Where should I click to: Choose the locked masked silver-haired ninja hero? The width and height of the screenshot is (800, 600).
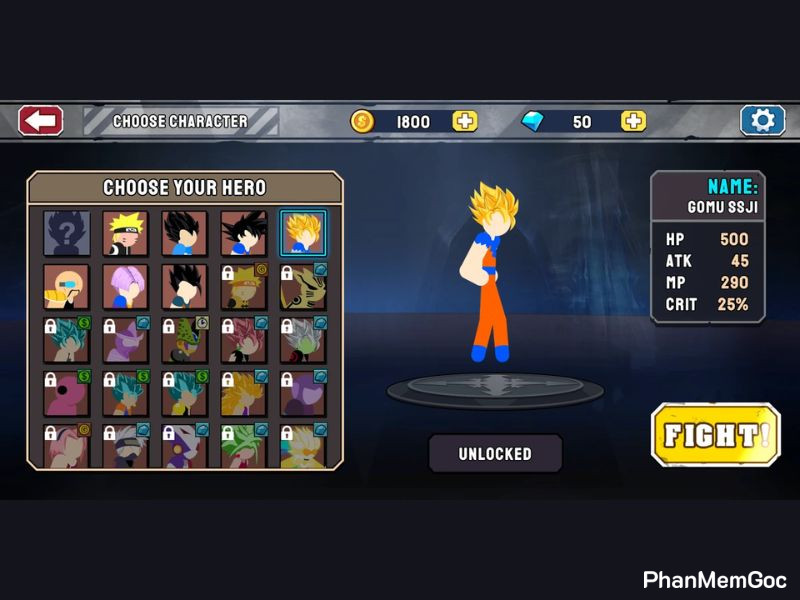[126, 446]
